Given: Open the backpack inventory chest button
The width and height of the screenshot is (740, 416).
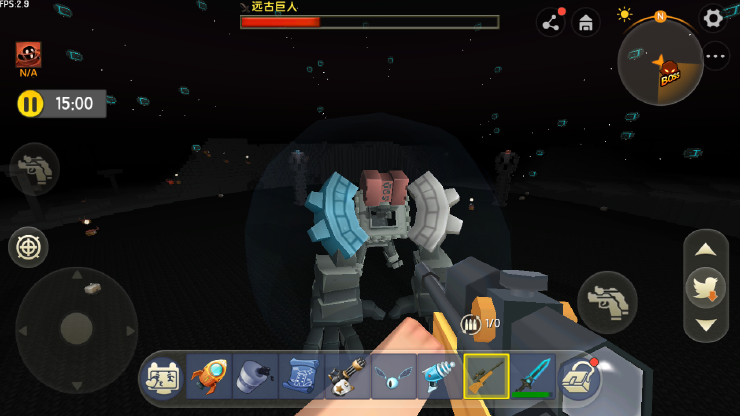Looking at the screenshot, I should [x=579, y=378].
